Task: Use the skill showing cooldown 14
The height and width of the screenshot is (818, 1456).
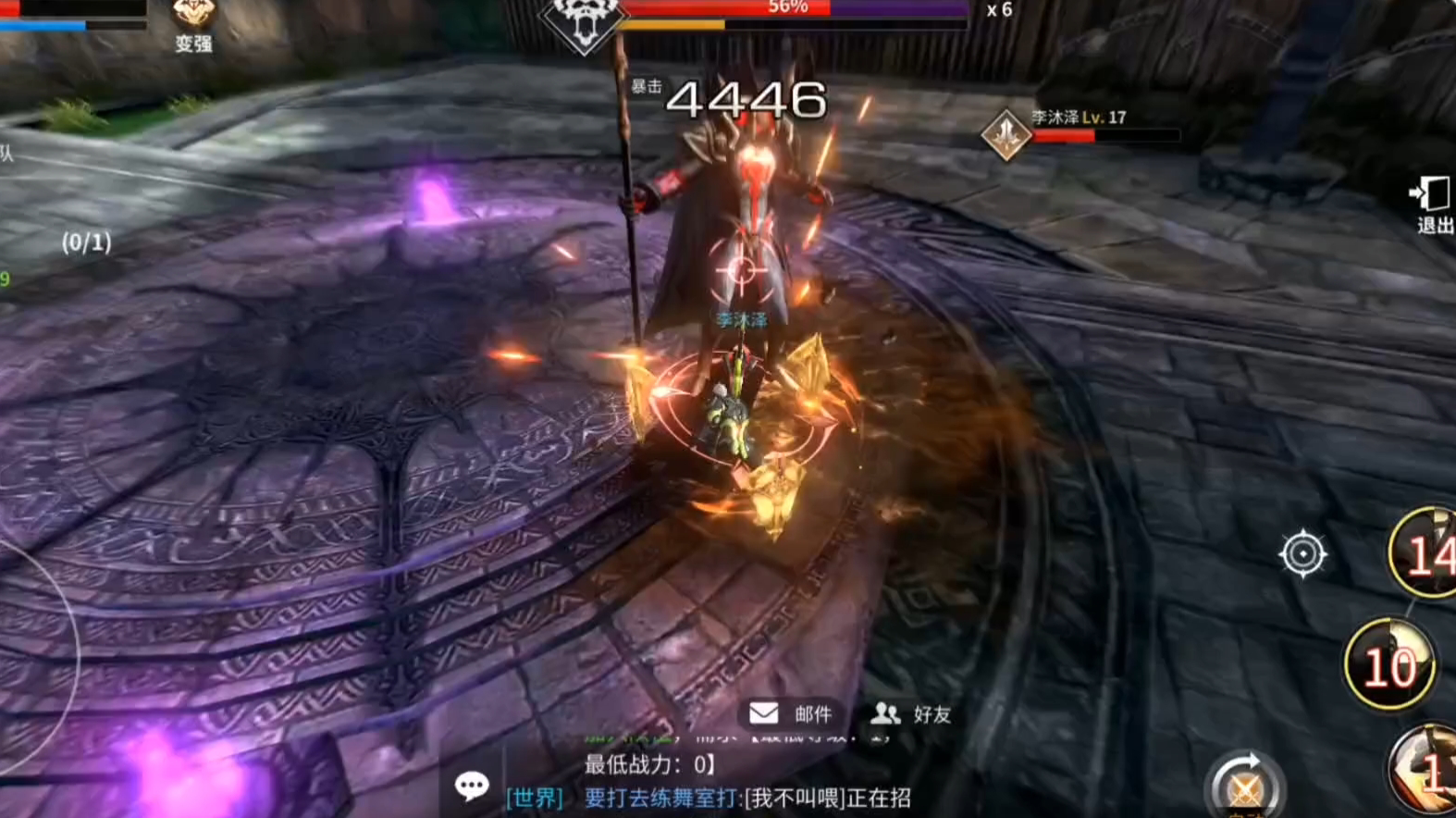Action: pyautogui.click(x=1425, y=553)
